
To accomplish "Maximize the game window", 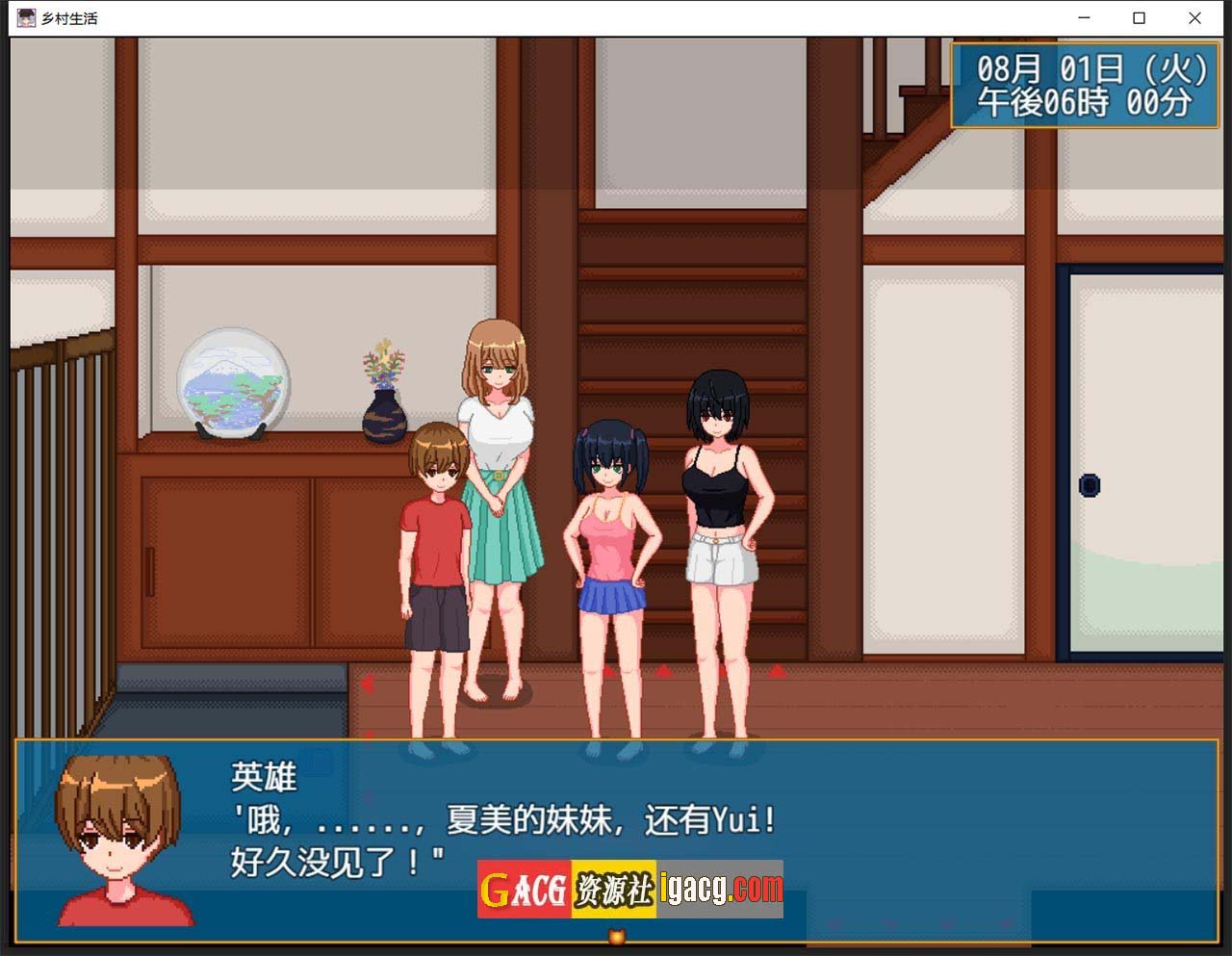I will click(1140, 18).
